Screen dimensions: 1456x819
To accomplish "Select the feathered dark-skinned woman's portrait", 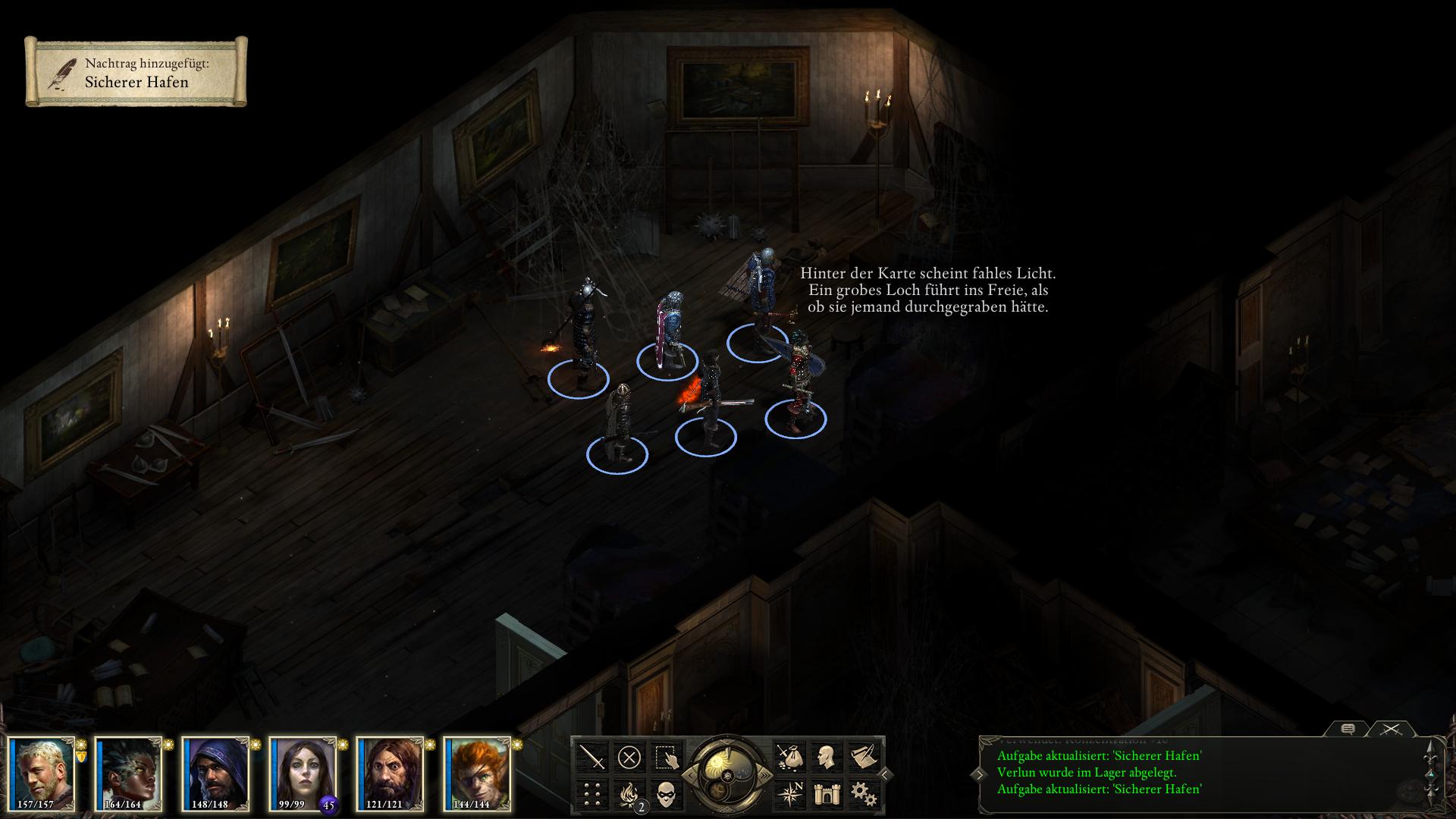I will coord(129,773).
